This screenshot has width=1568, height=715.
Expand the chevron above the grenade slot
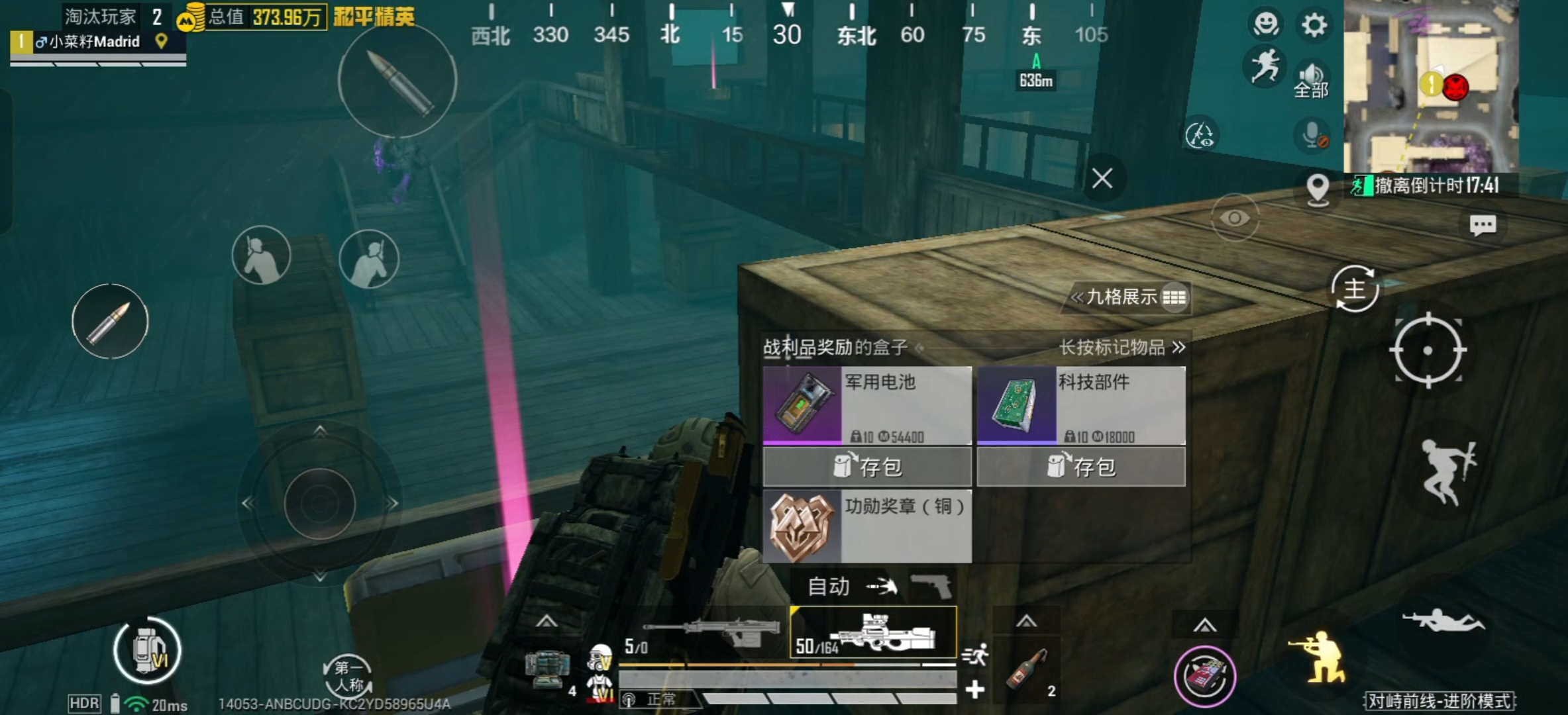[x=1027, y=621]
